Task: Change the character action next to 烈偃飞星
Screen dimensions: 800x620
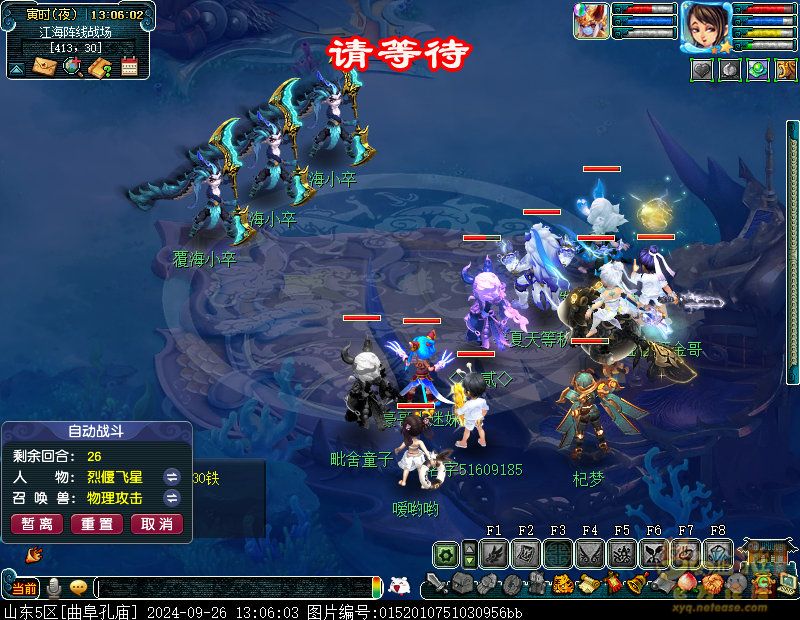Action: tap(172, 477)
